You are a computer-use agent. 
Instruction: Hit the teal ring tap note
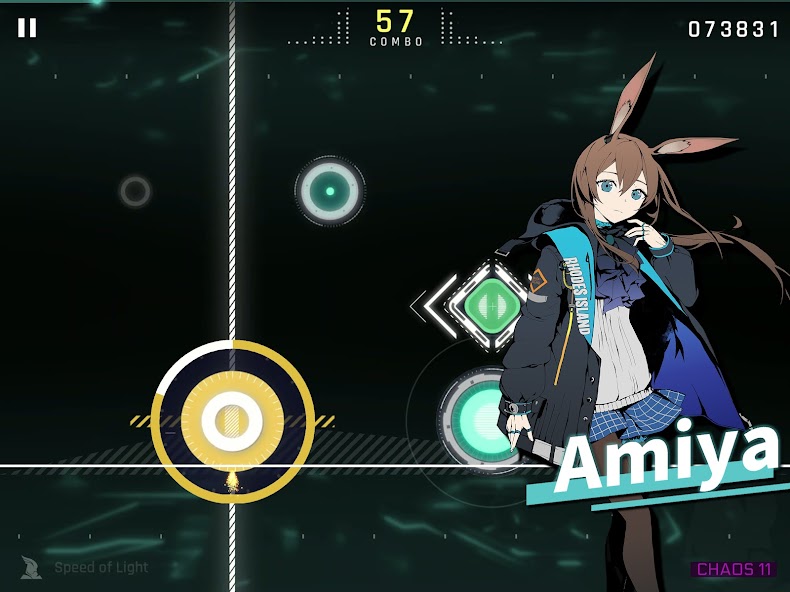pos(330,191)
